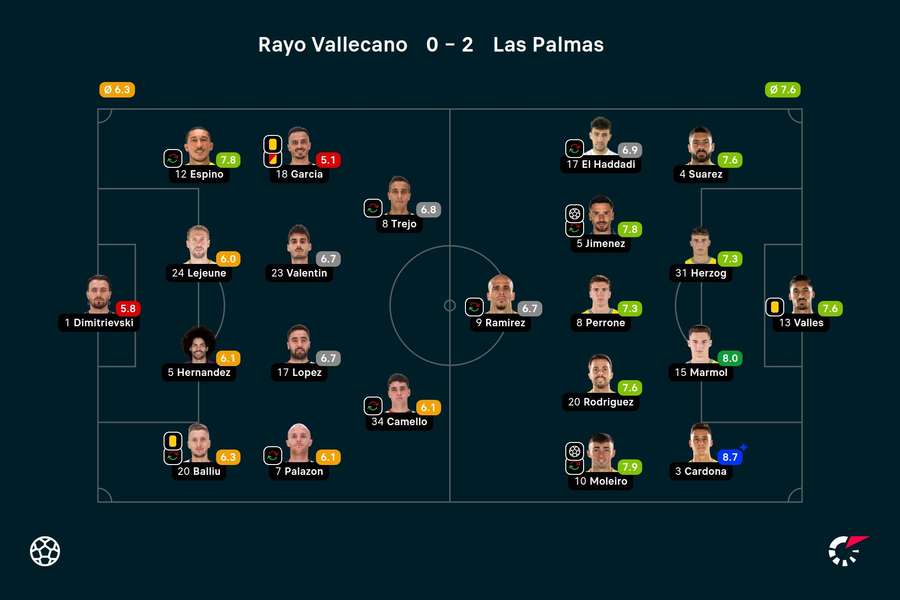Open Espino's player card
Viewport: 900px width, 600px height.
pos(199,146)
